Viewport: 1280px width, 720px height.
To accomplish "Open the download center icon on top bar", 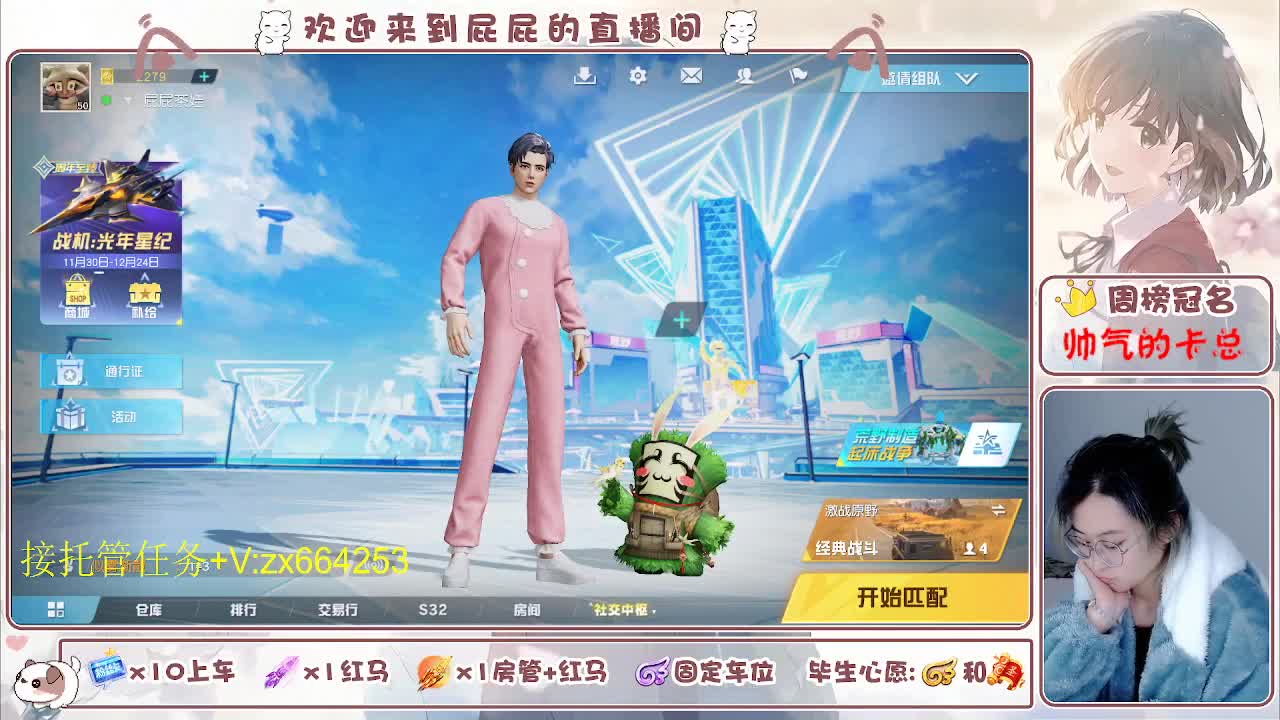I will click(584, 75).
